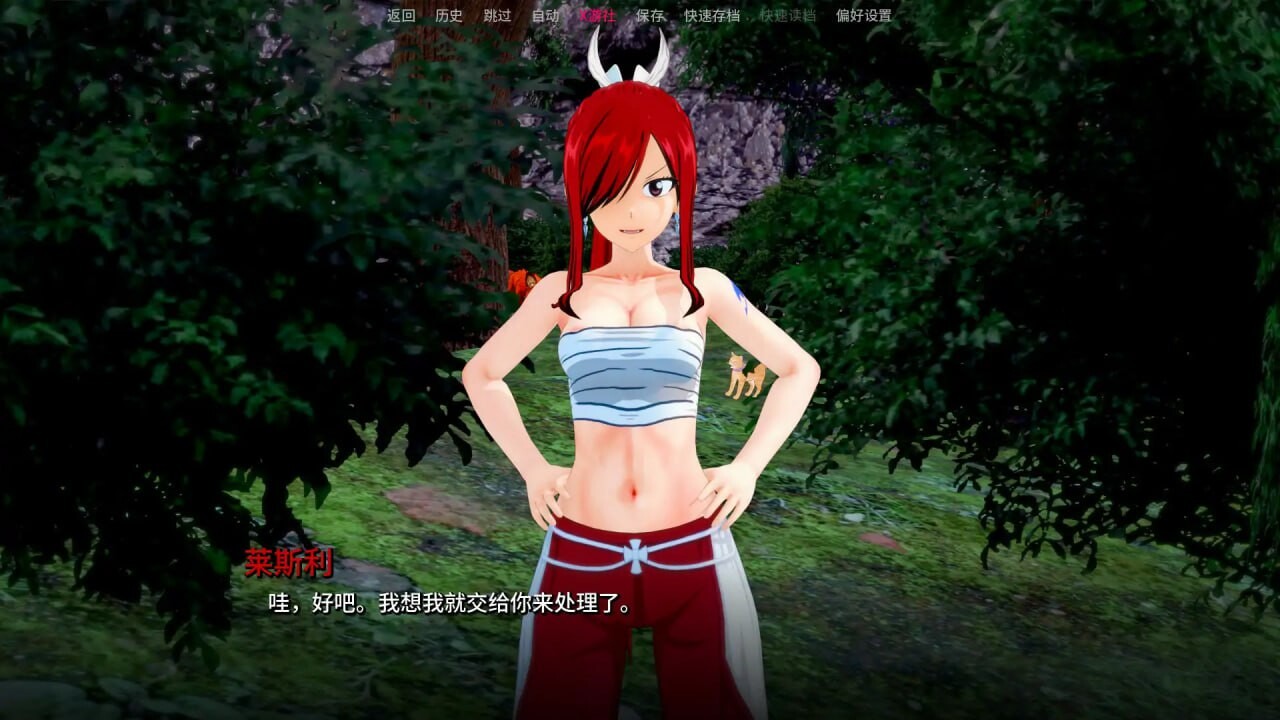Adjust game settings through 偏好设置

862,15
